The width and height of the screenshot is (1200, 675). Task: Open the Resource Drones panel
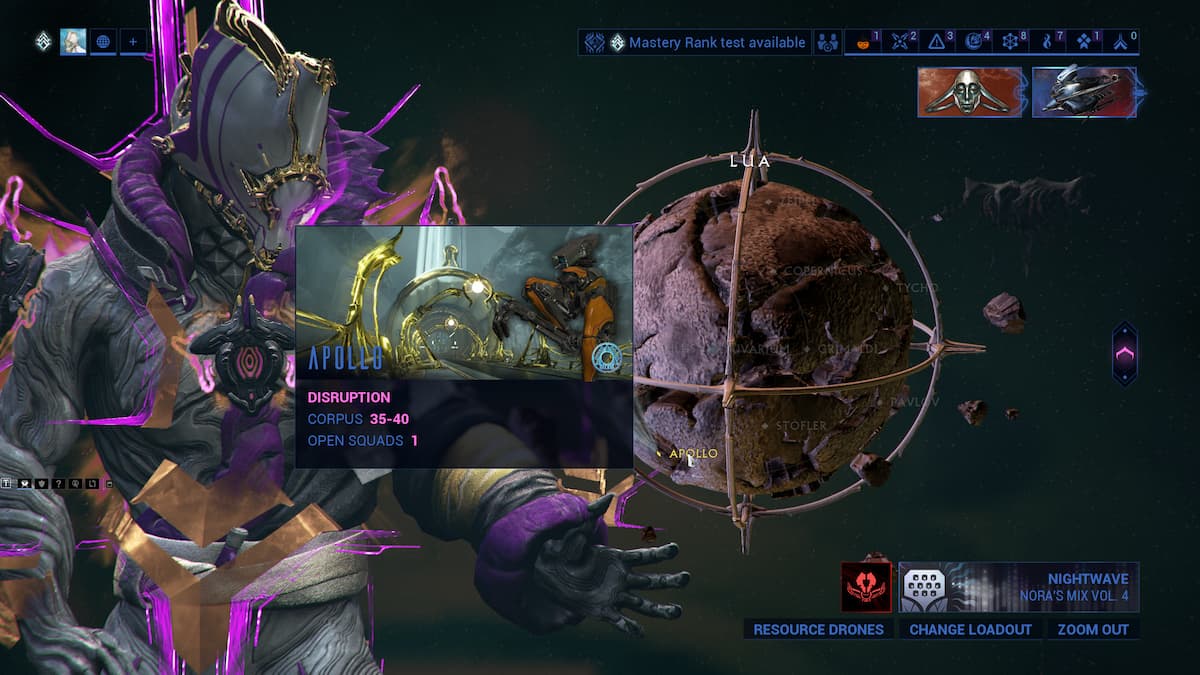[x=818, y=629]
